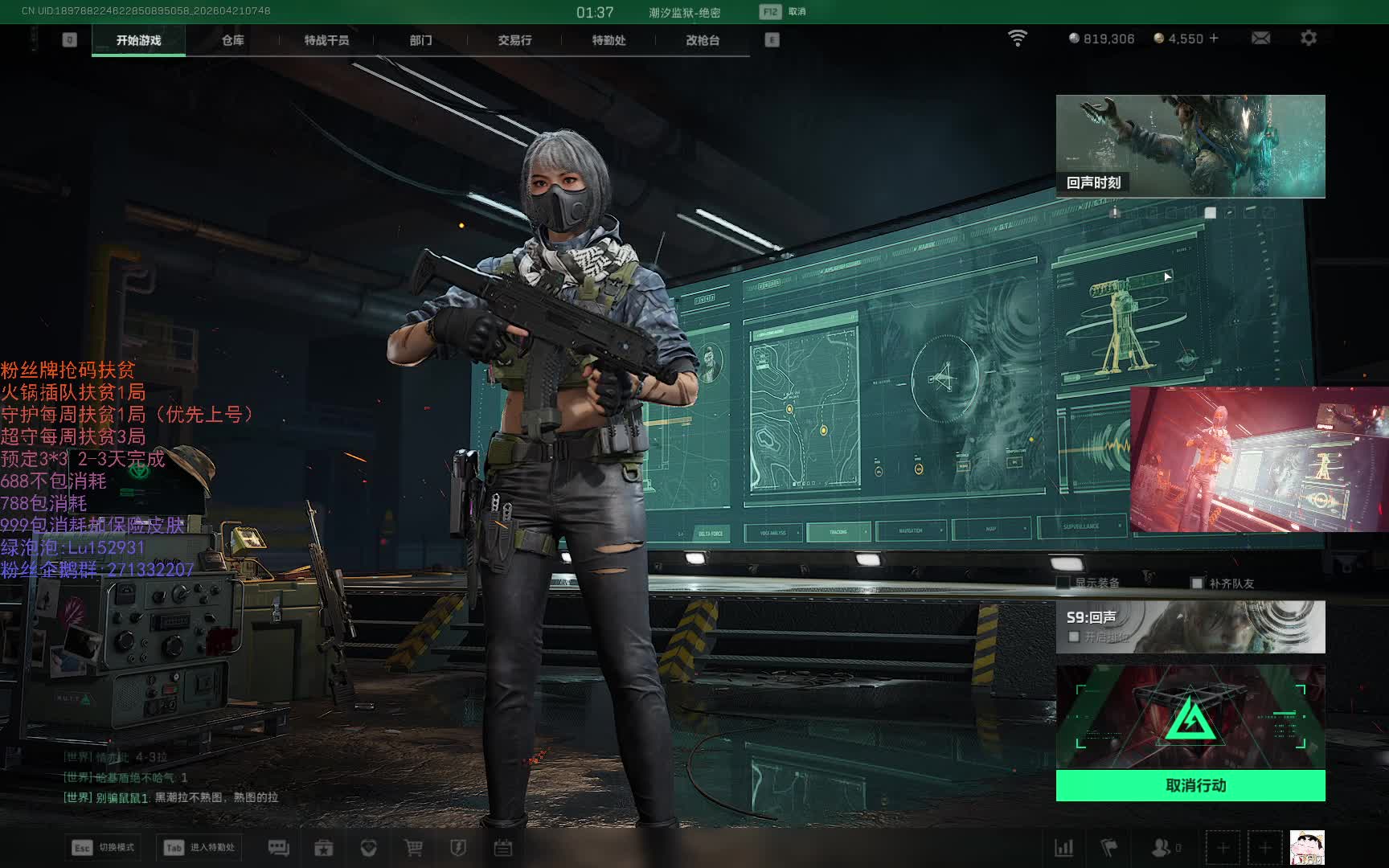
Task: Toggle the 显示装备 show equipment checkbox
Action: [1063, 583]
